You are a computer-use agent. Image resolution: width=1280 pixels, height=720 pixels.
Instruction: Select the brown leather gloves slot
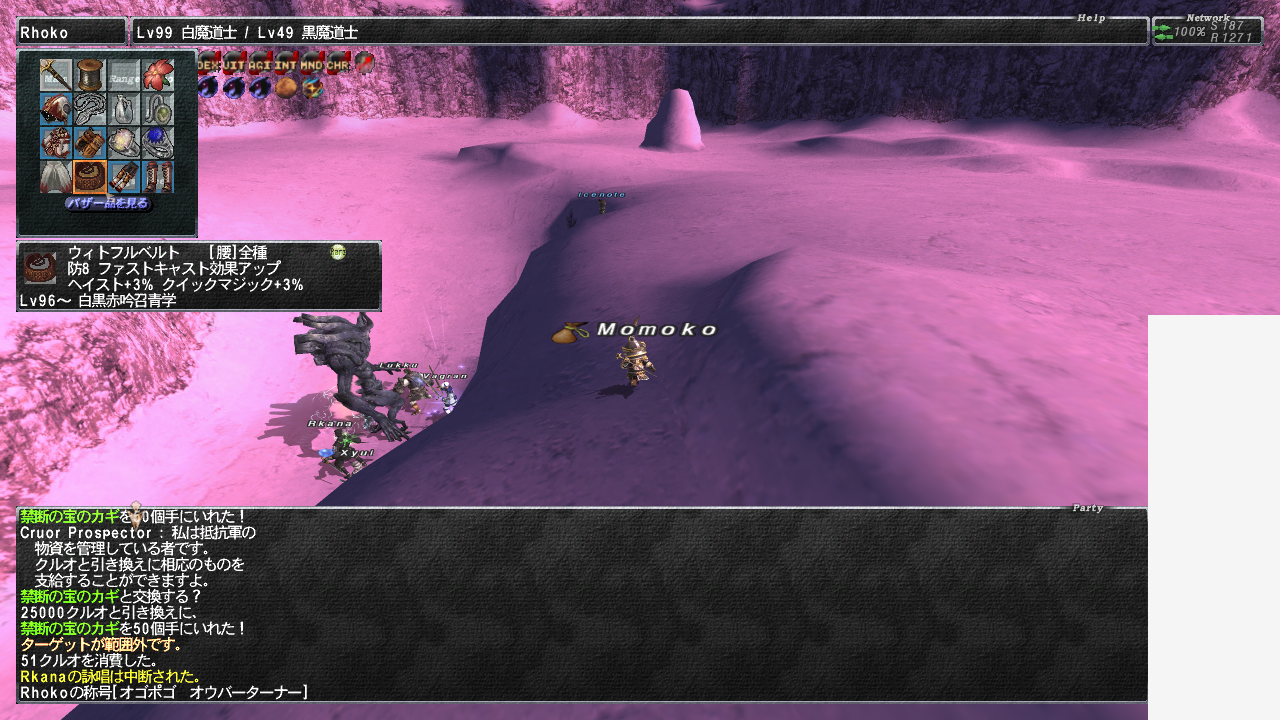coord(90,143)
